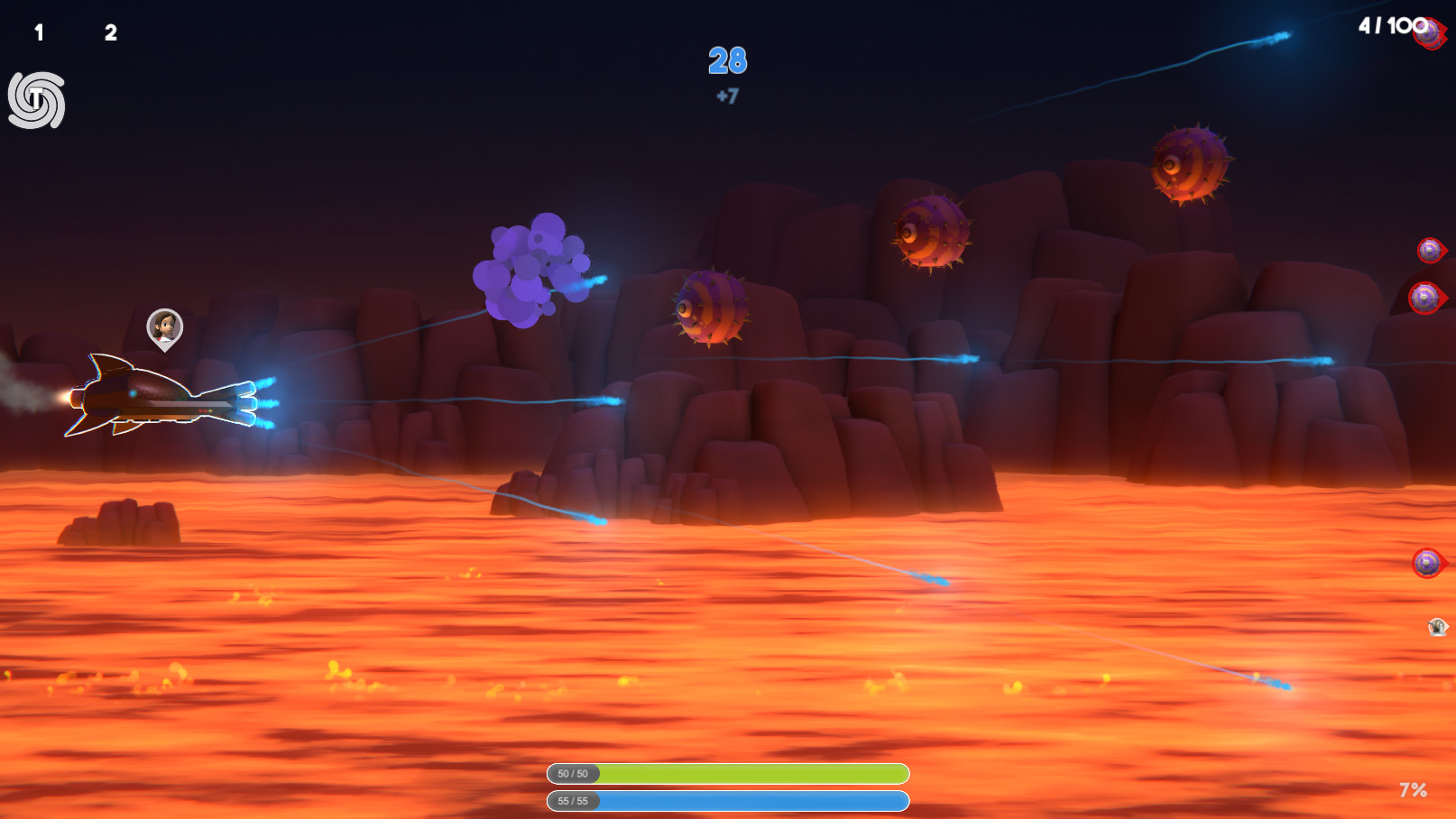Viewport: 1456px width, 819px height.
Task: Open the pilot avatar bubble above the rocket
Action: (x=162, y=327)
